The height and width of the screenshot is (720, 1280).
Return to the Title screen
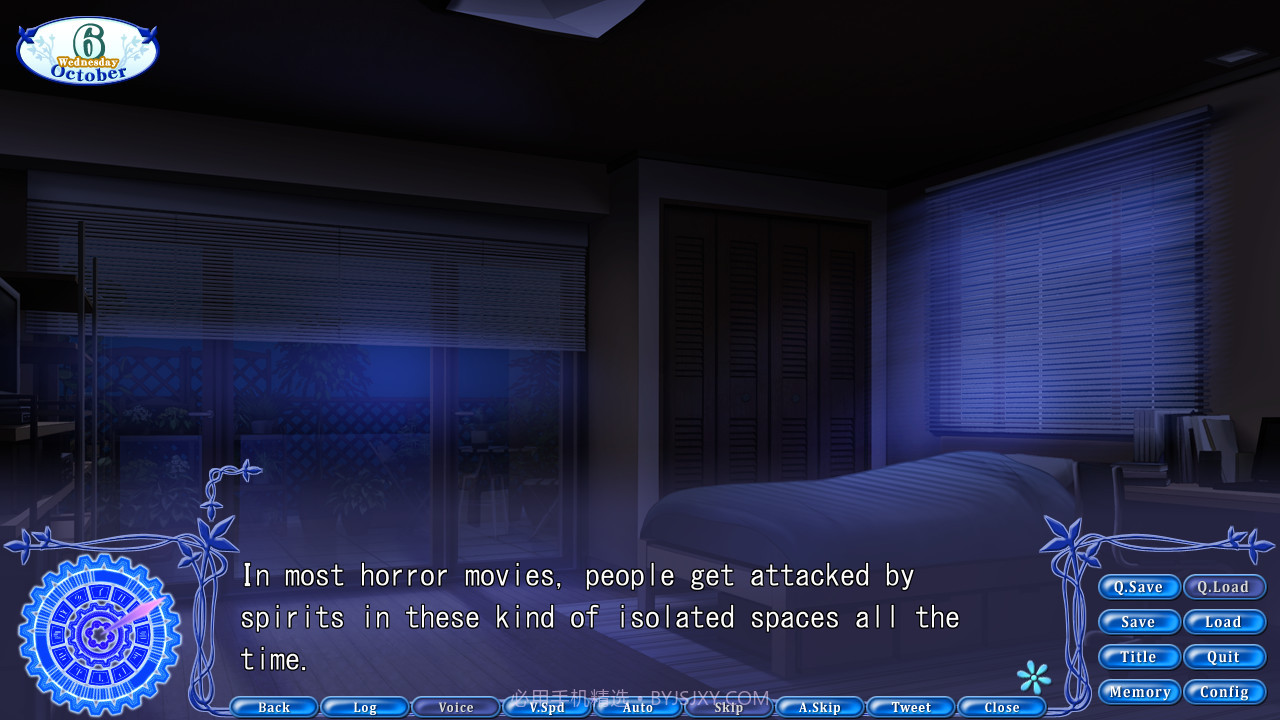(x=1139, y=657)
